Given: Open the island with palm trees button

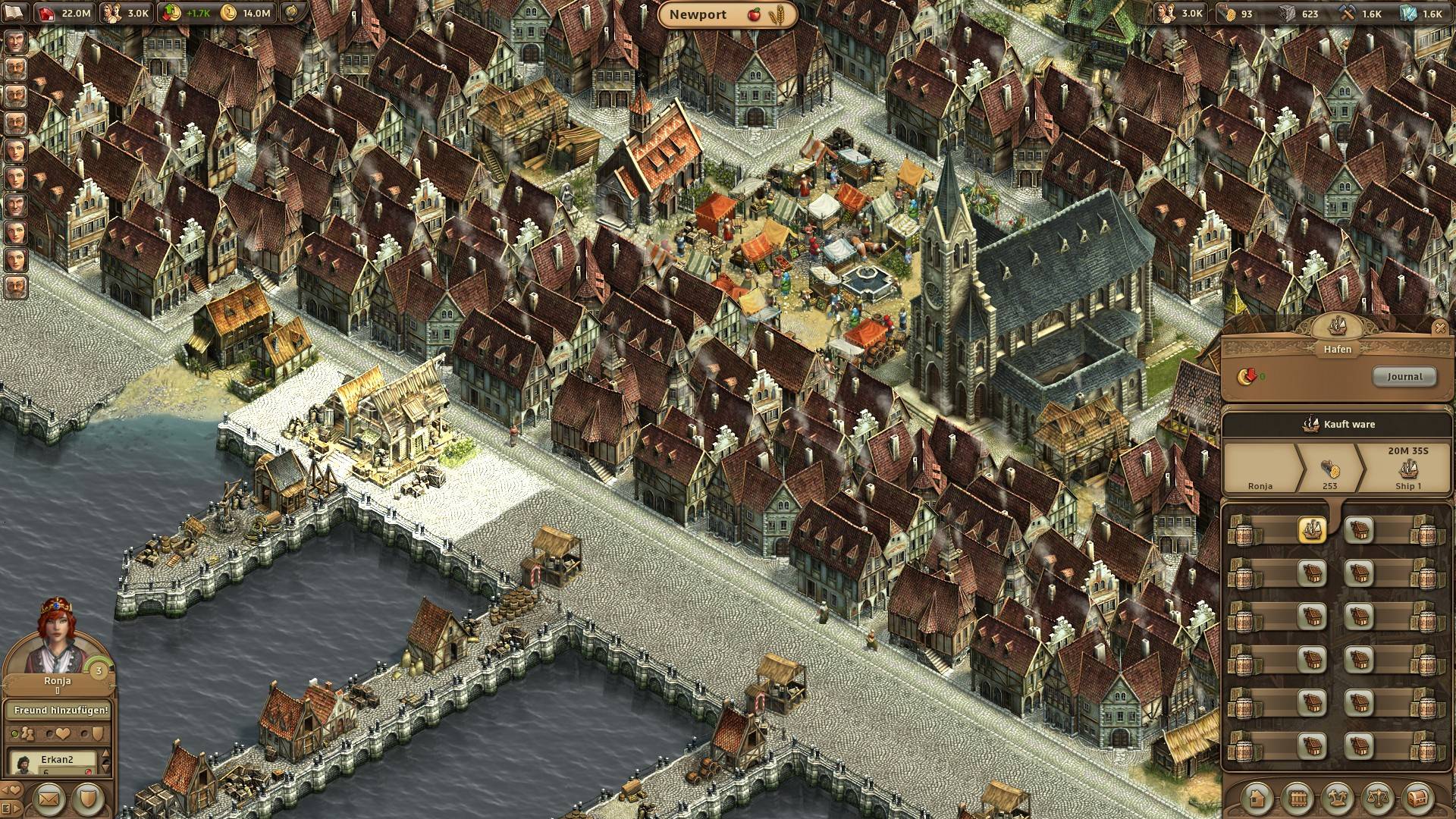Looking at the screenshot, I should click(x=1338, y=798).
